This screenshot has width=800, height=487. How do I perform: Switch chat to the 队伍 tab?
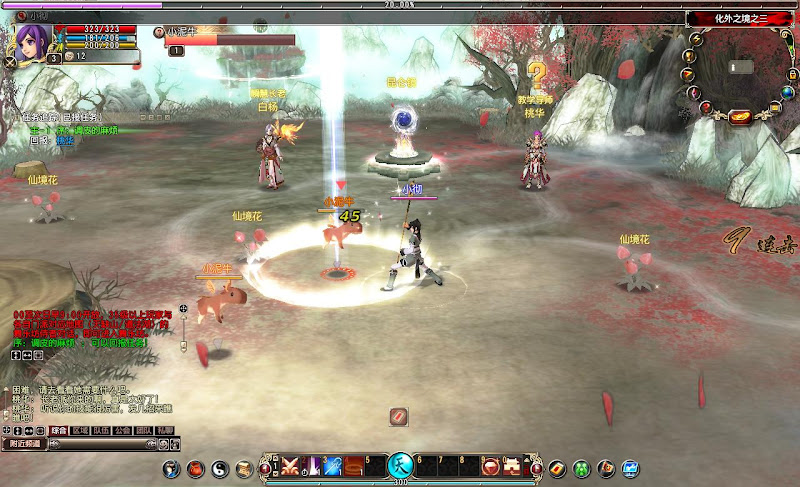[x=101, y=431]
